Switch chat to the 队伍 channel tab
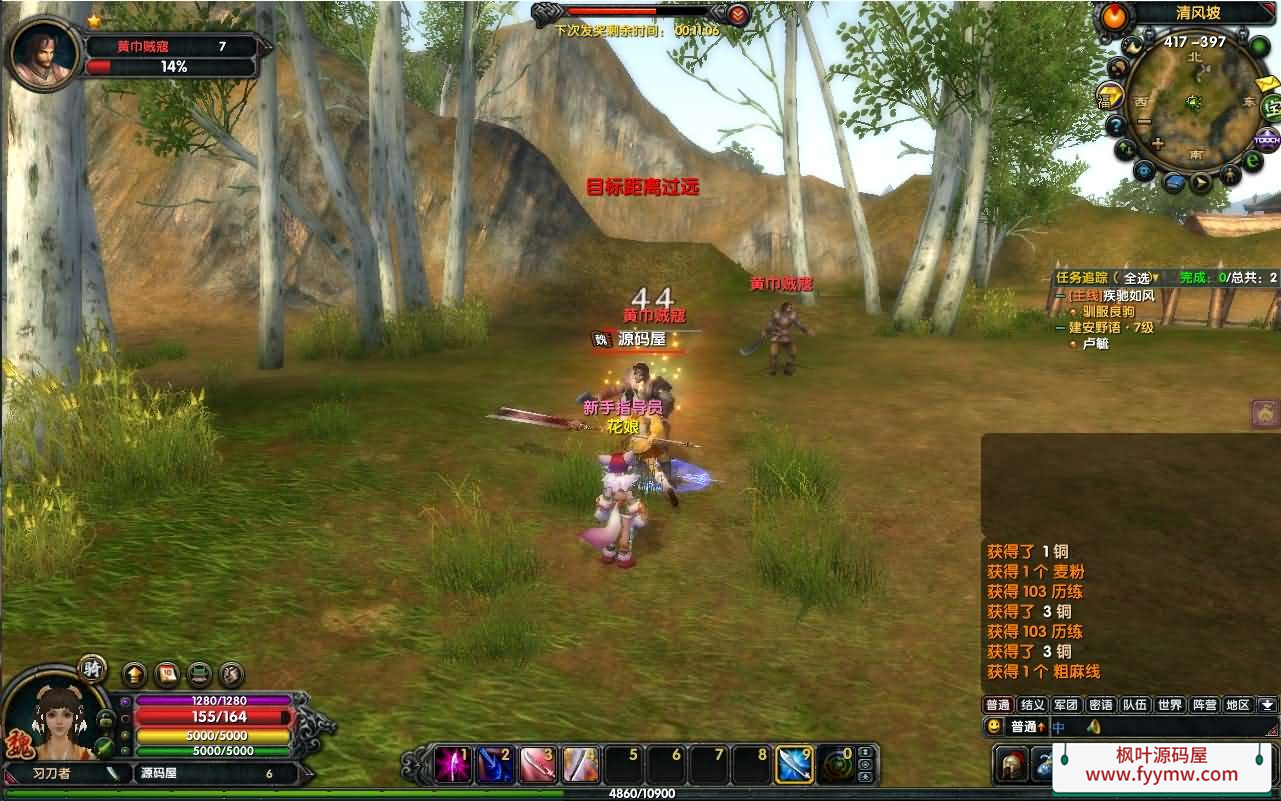Screen dimensions: 1281x801 coord(1135,705)
